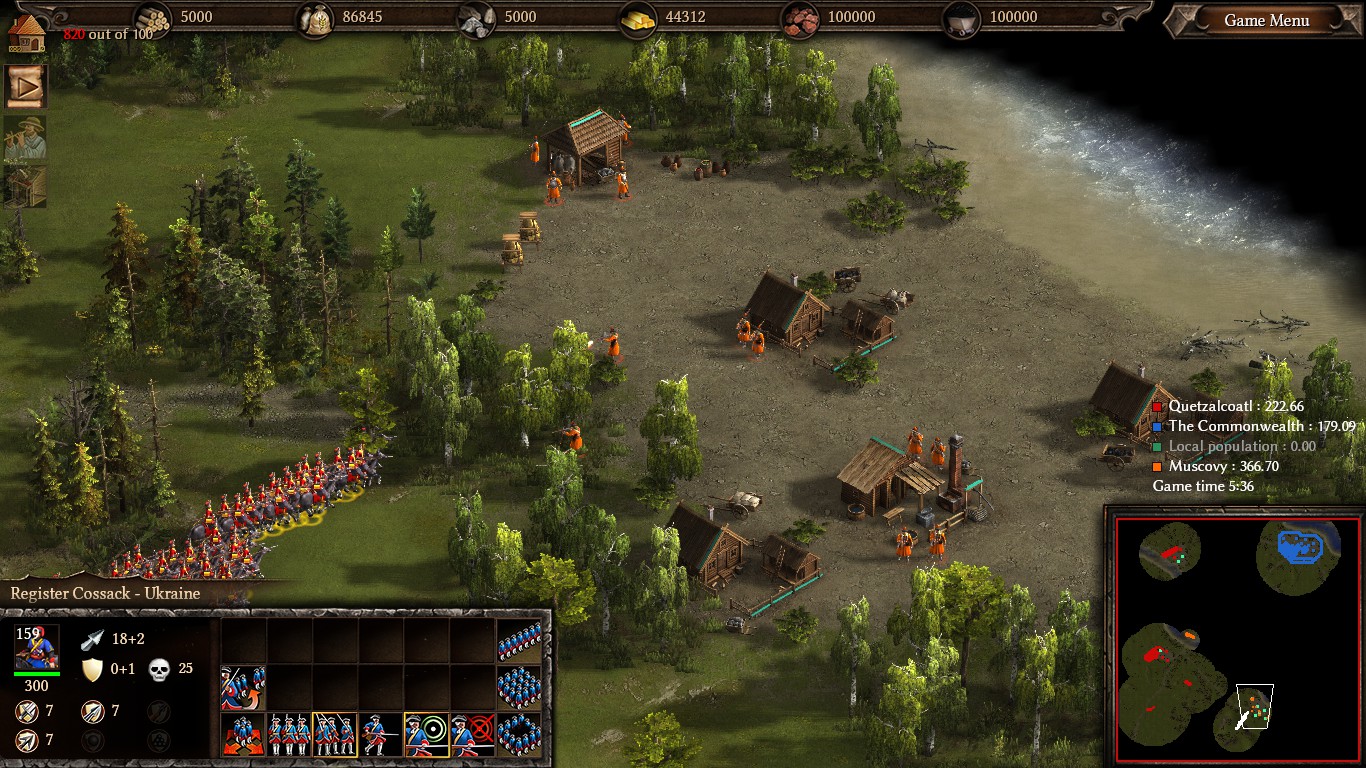1366x768 pixels.
Task: Click the wooden building icon on left
Action: 25,187
